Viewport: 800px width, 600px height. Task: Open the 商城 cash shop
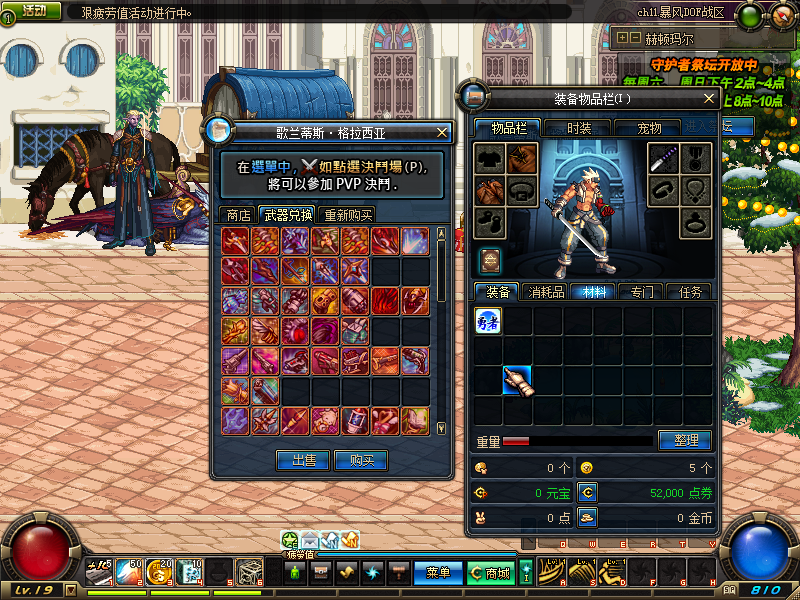point(490,573)
